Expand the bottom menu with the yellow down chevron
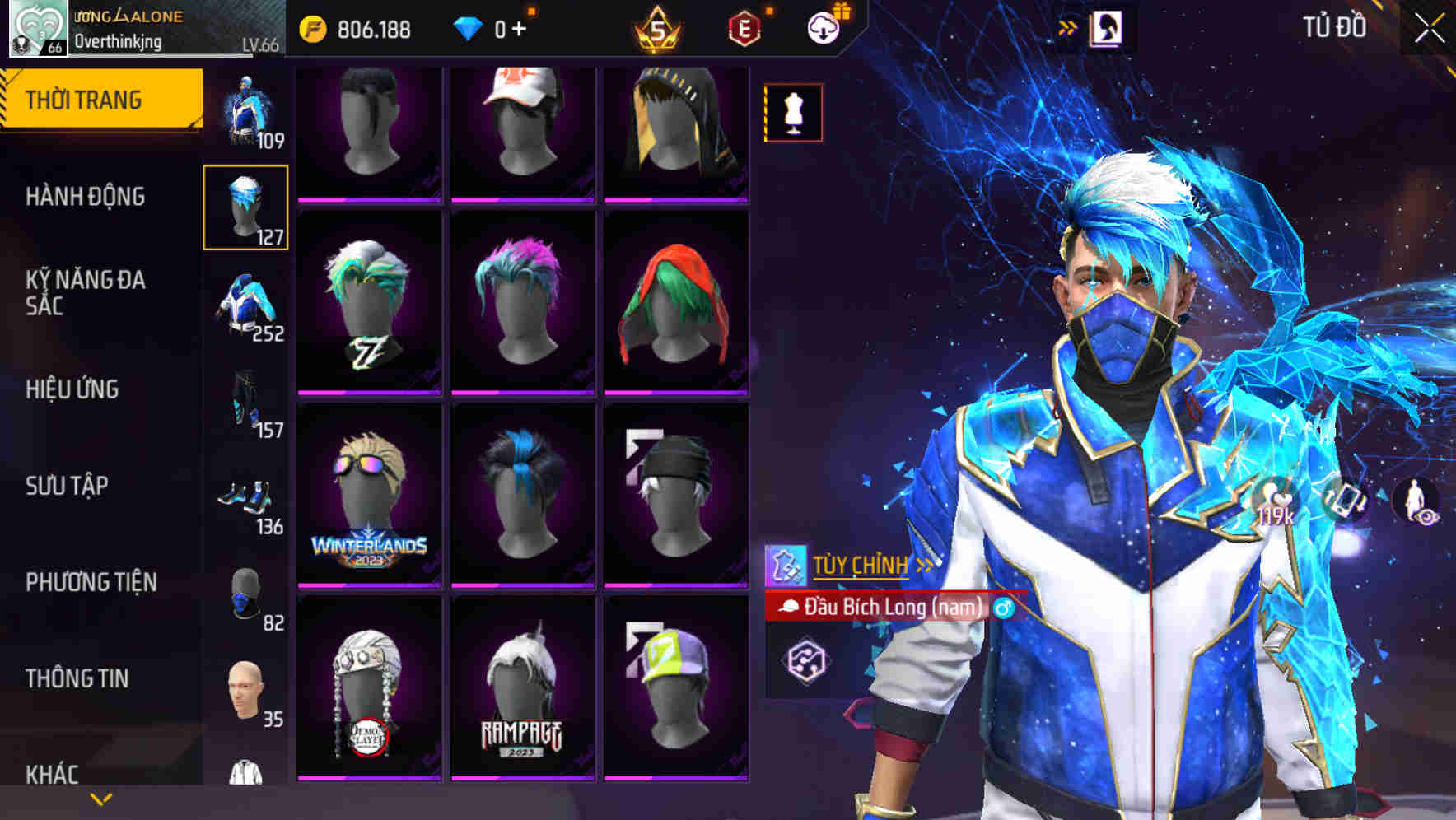The image size is (1456, 820). (x=100, y=798)
